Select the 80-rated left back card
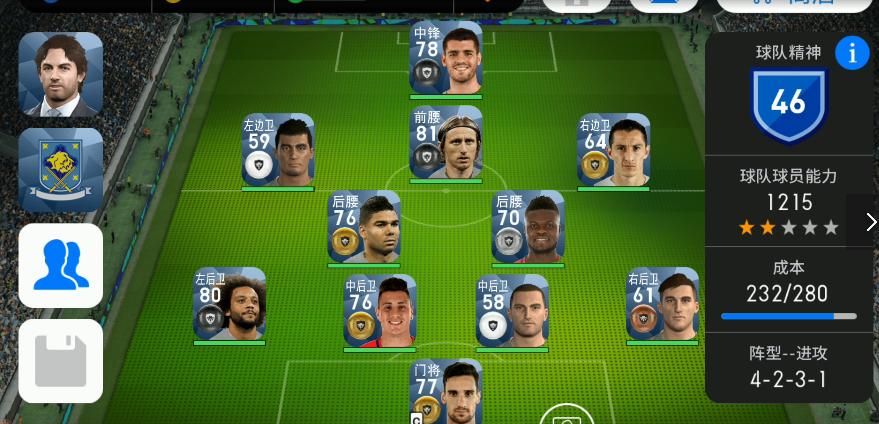The image size is (879, 424). [x=229, y=304]
